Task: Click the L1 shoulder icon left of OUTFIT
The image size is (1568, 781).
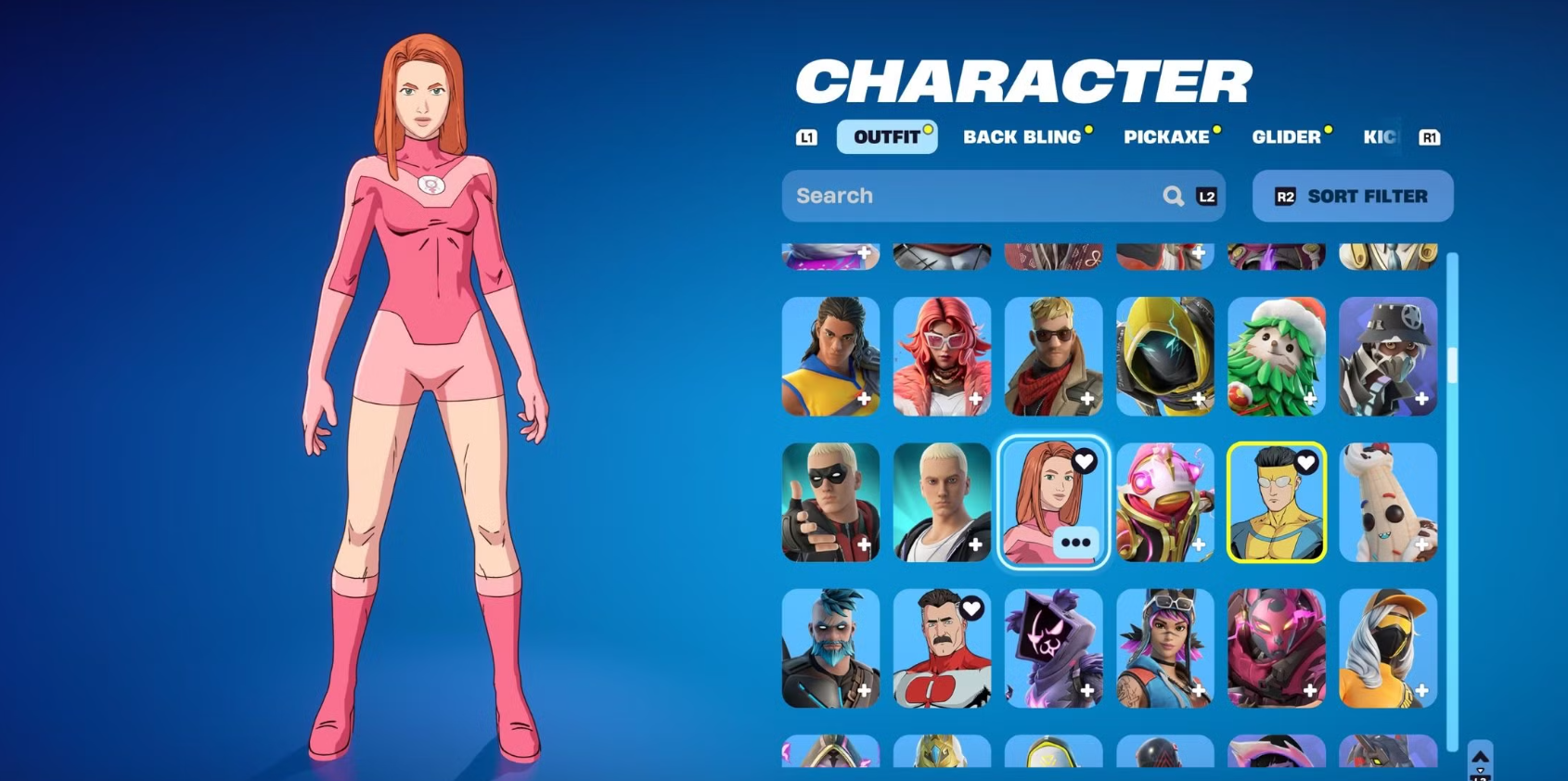Action: (x=806, y=137)
